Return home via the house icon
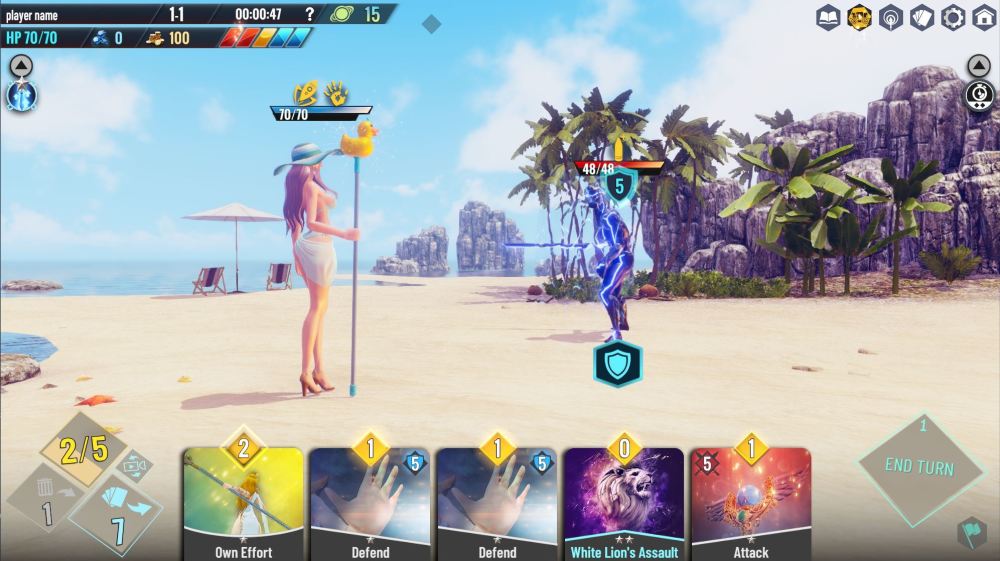 [x=984, y=17]
